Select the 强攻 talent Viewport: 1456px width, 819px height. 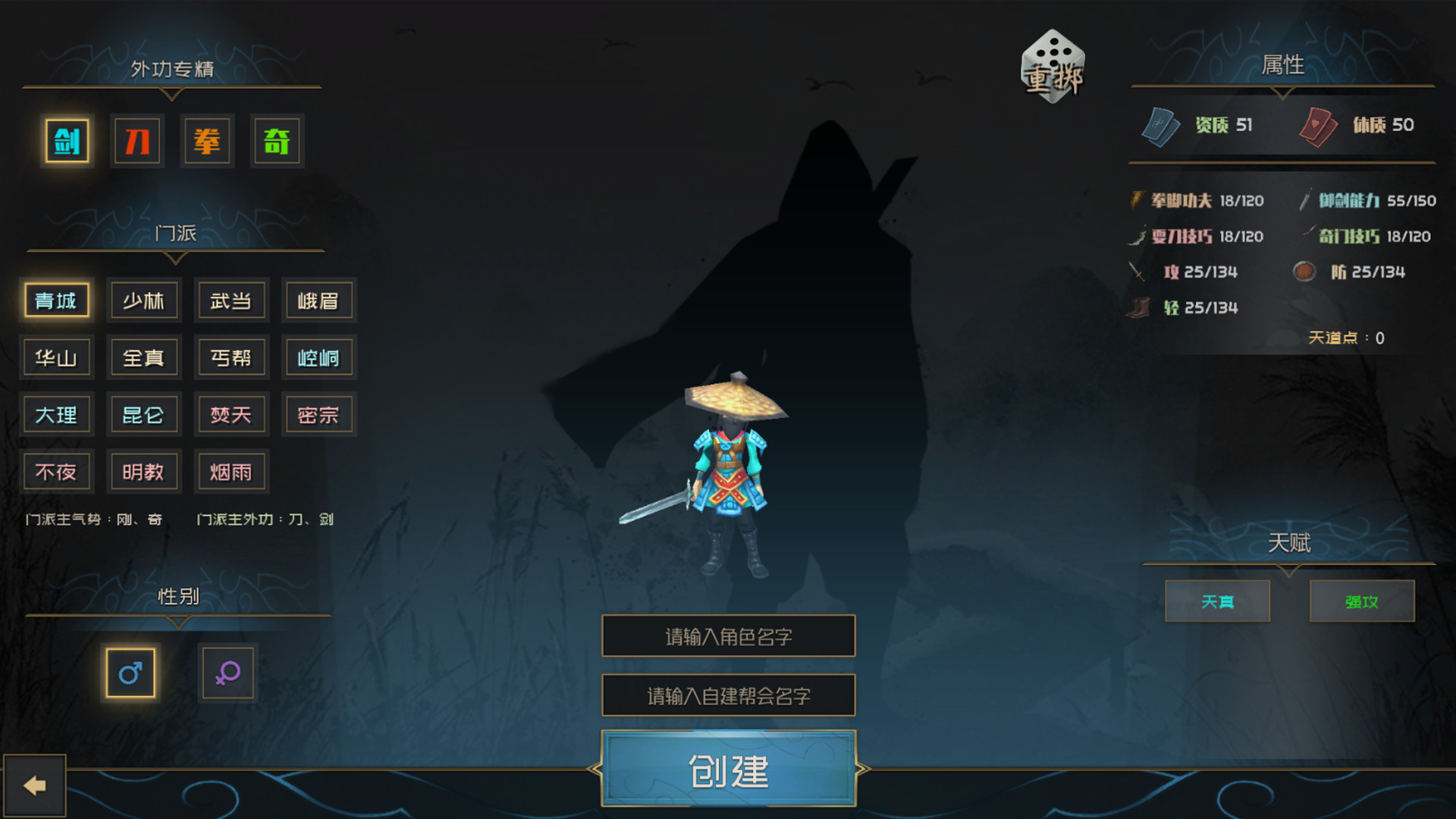click(1361, 601)
